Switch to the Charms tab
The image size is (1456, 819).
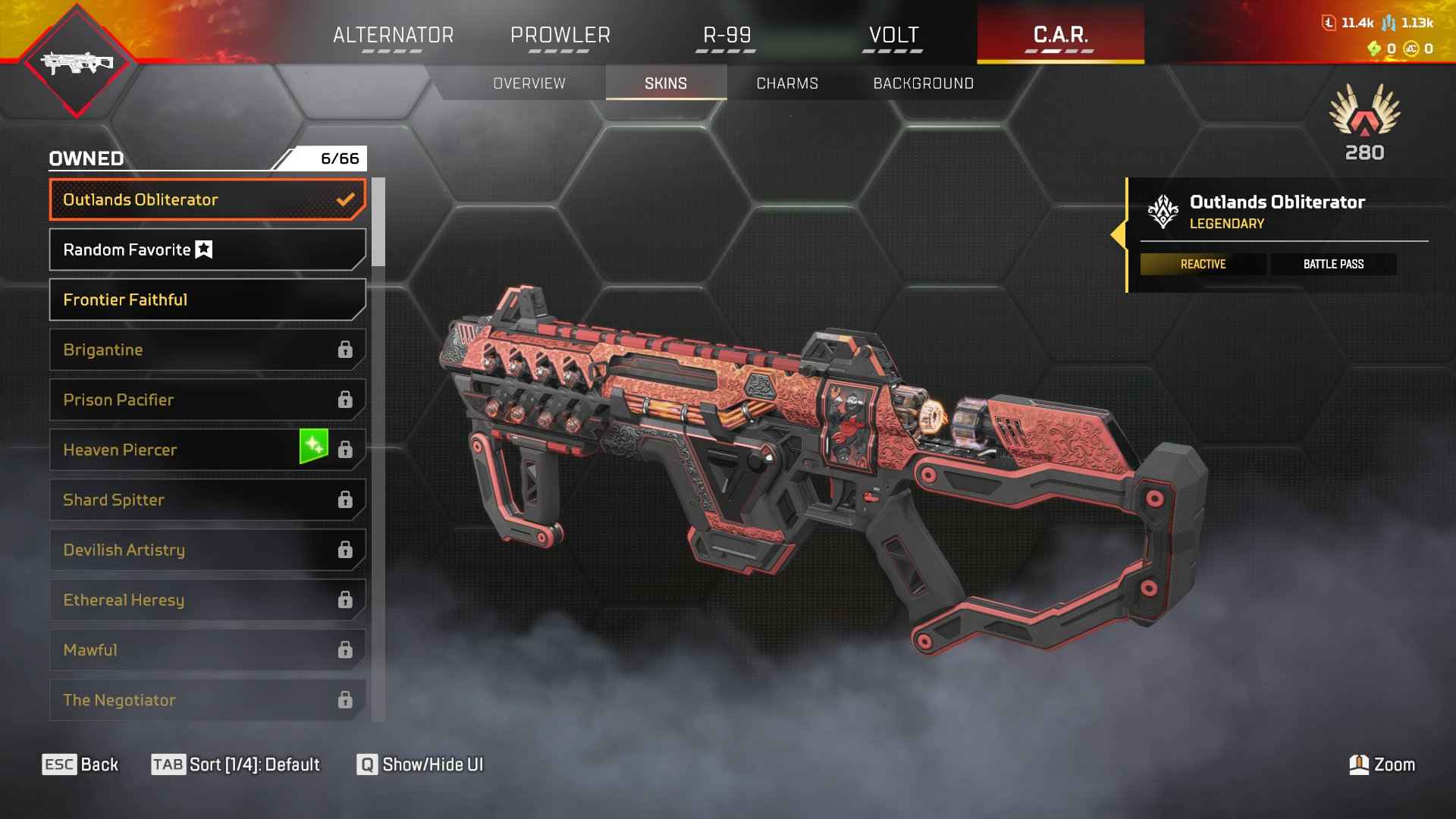click(x=787, y=83)
